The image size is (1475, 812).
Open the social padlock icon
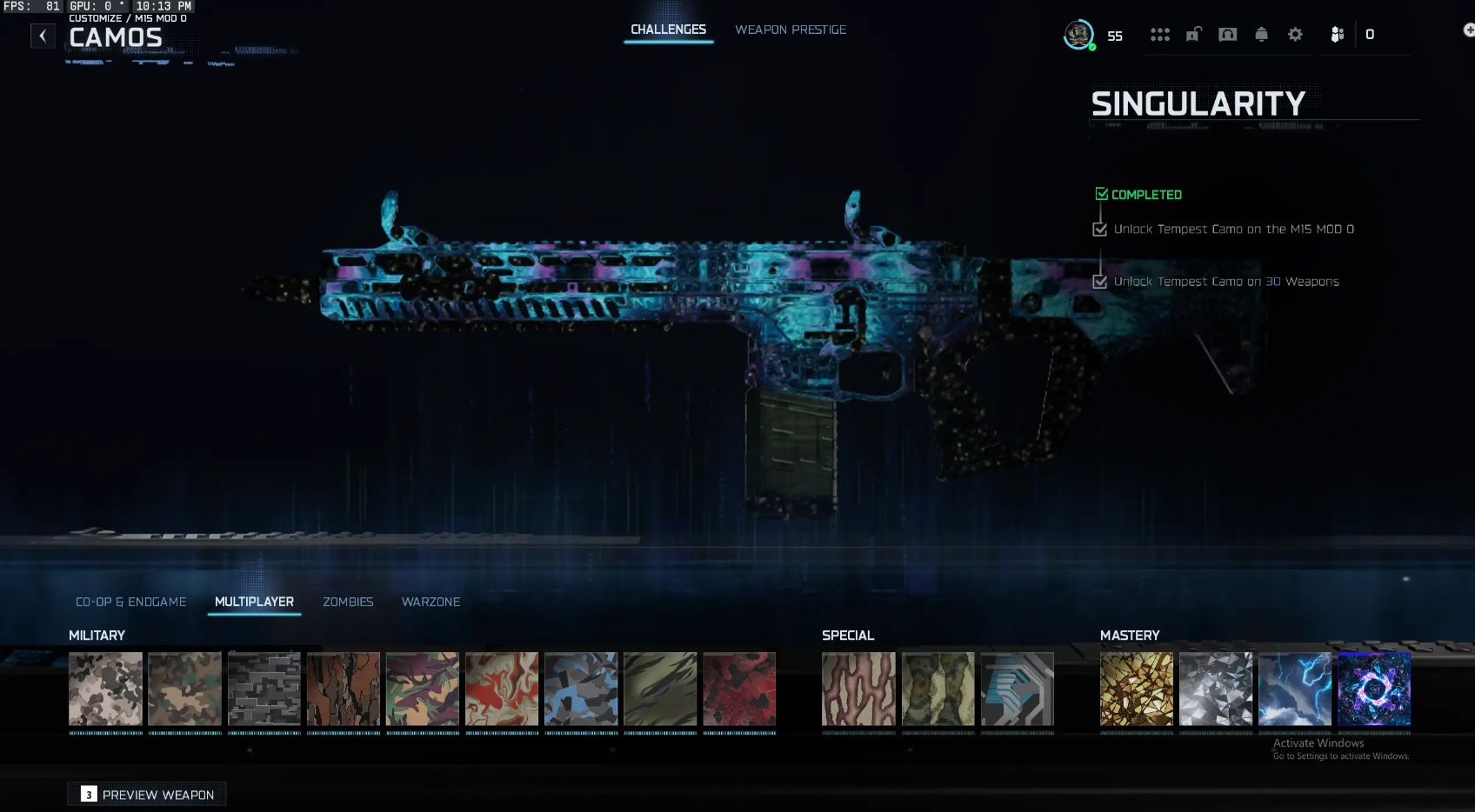pos(1192,35)
